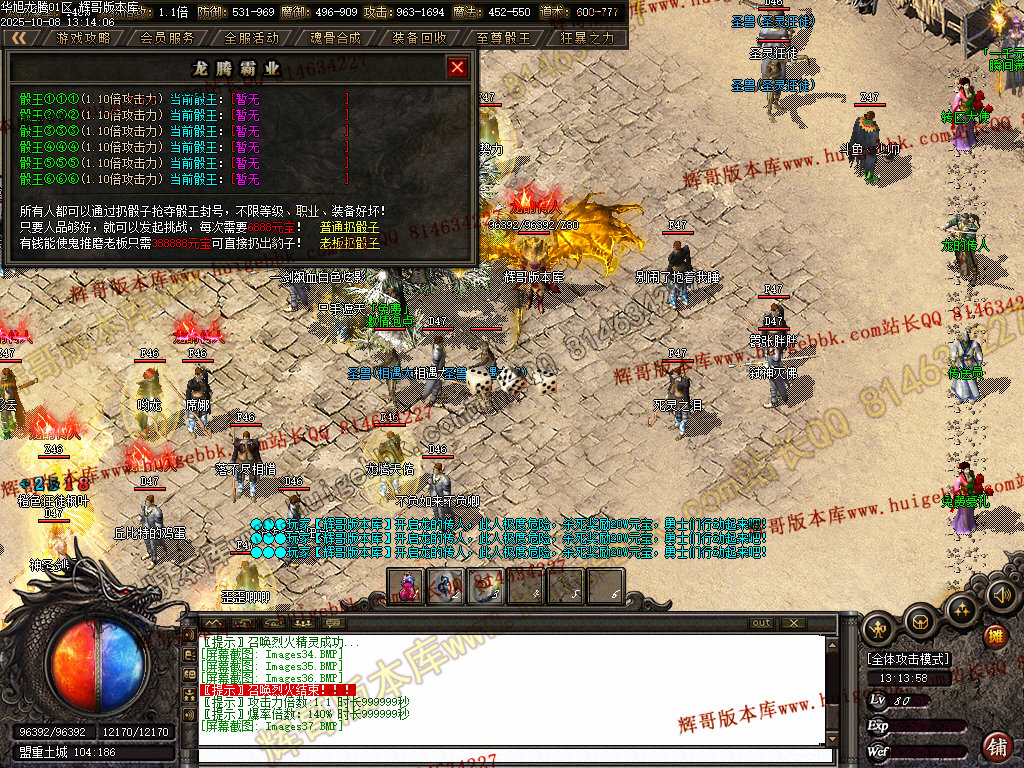Open the 铺 shop button
The image size is (1024, 768).
click(996, 746)
